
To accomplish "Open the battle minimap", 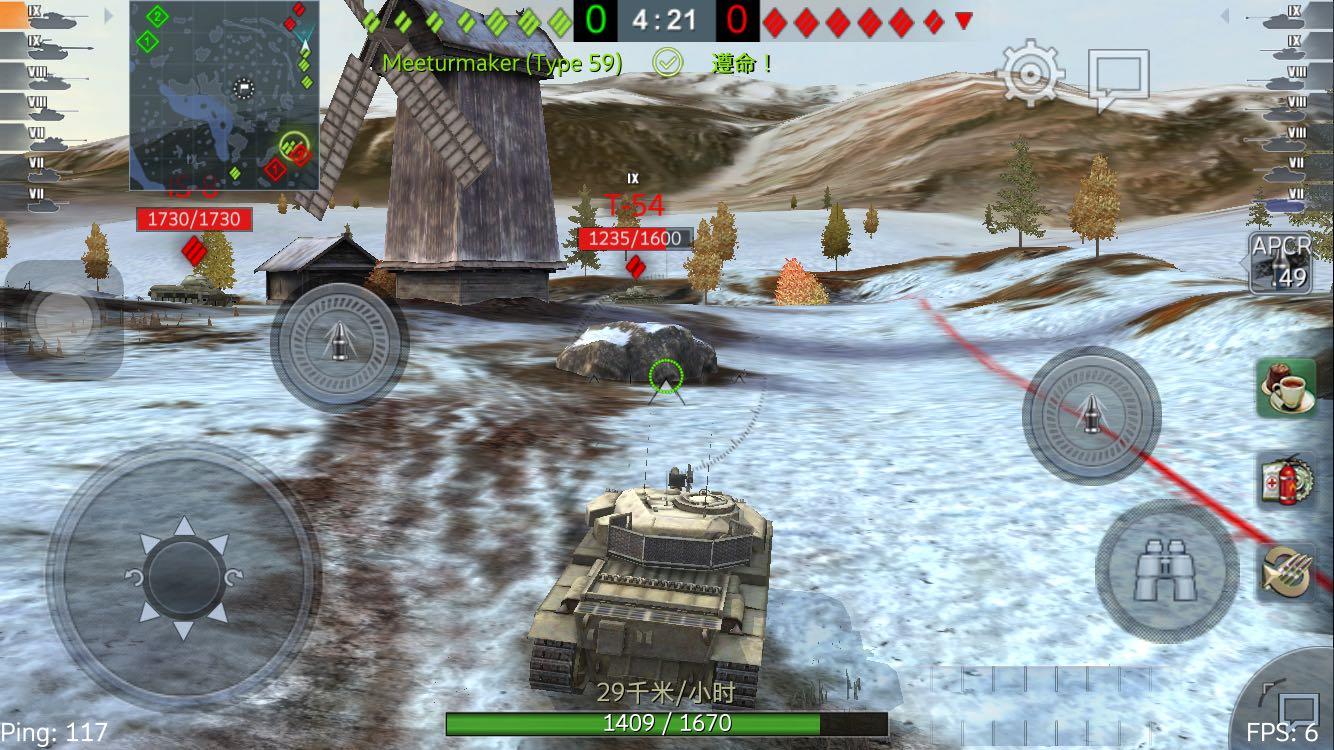I will [224, 96].
